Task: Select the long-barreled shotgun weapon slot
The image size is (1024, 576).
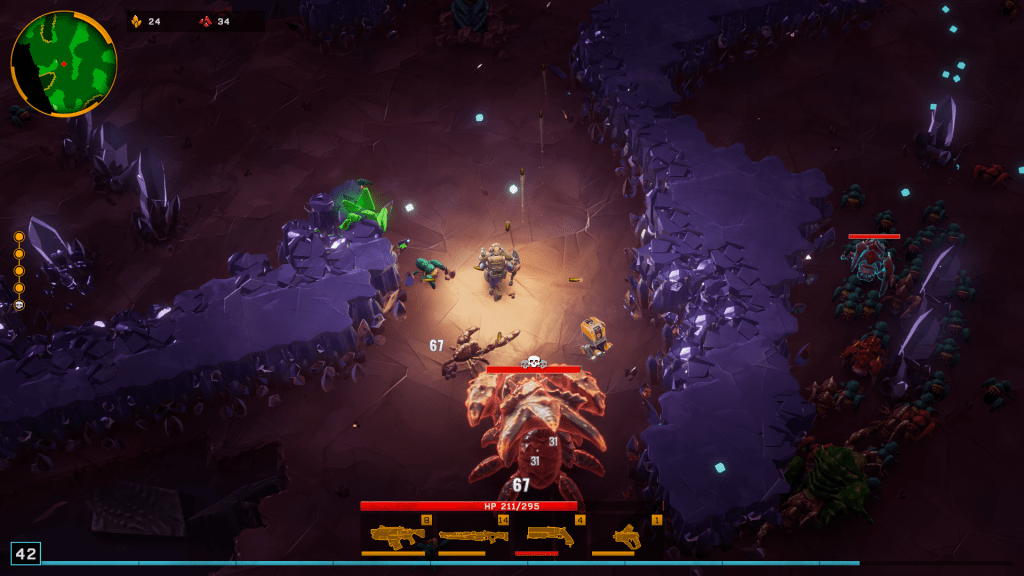Action: click(x=473, y=535)
